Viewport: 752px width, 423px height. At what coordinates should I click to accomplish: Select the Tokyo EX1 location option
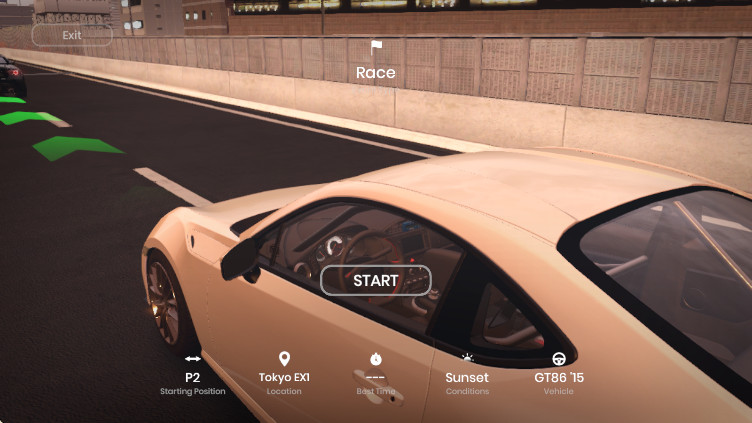(x=284, y=377)
